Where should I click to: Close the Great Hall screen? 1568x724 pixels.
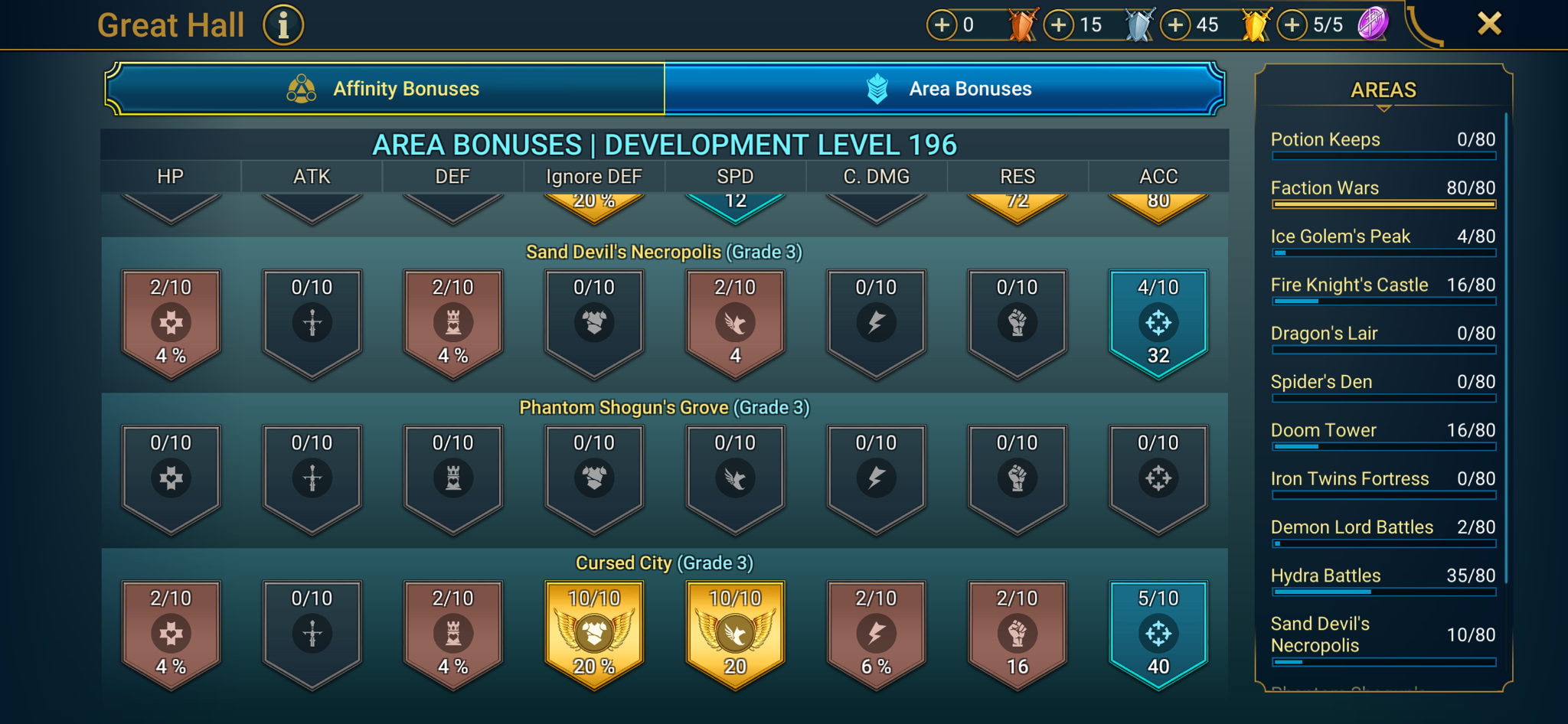pyautogui.click(x=1488, y=23)
